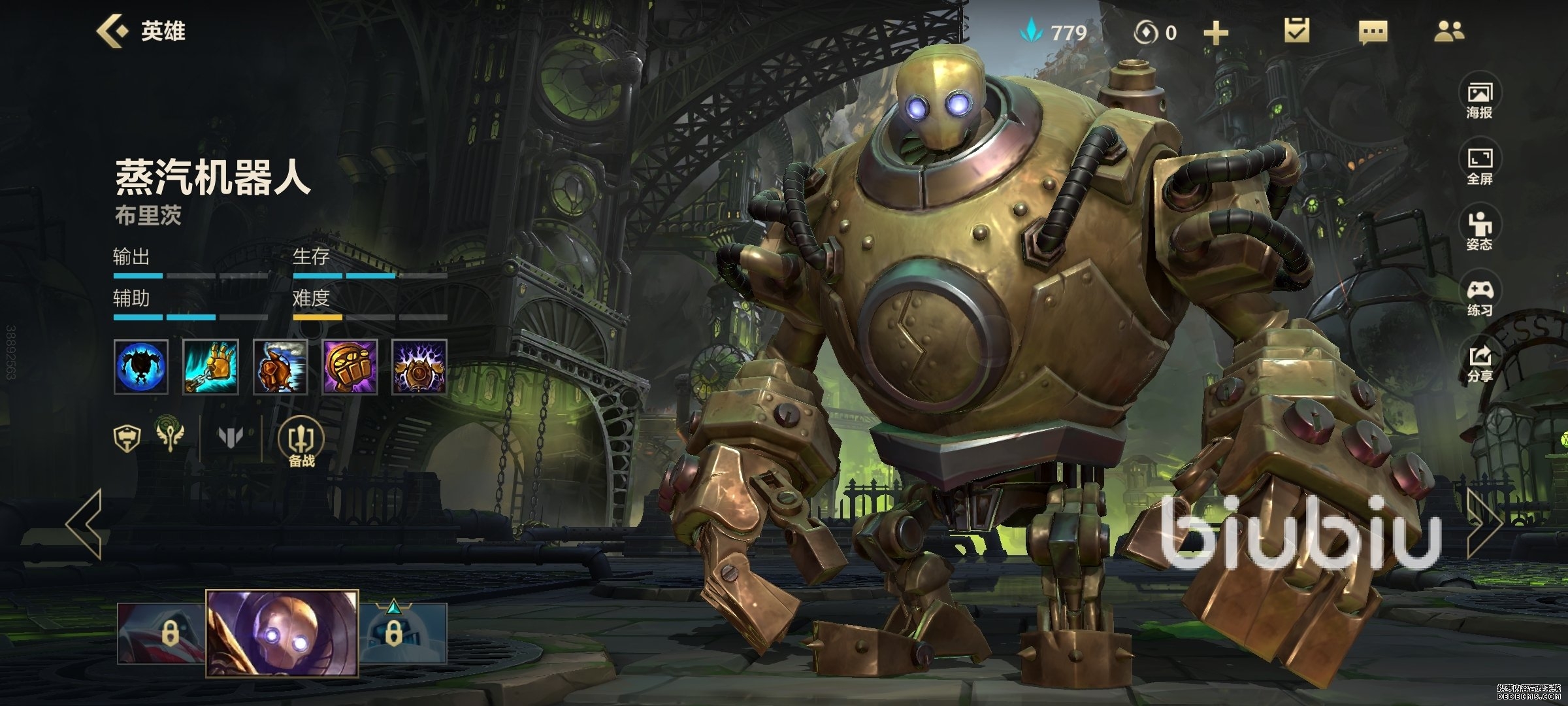Add currency with the plus button
1568x706 pixels.
click(1215, 33)
